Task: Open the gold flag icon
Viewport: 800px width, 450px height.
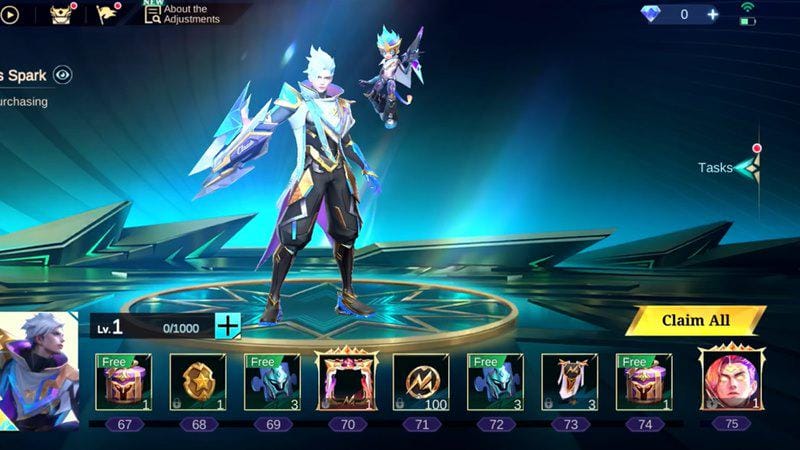Action: click(108, 14)
